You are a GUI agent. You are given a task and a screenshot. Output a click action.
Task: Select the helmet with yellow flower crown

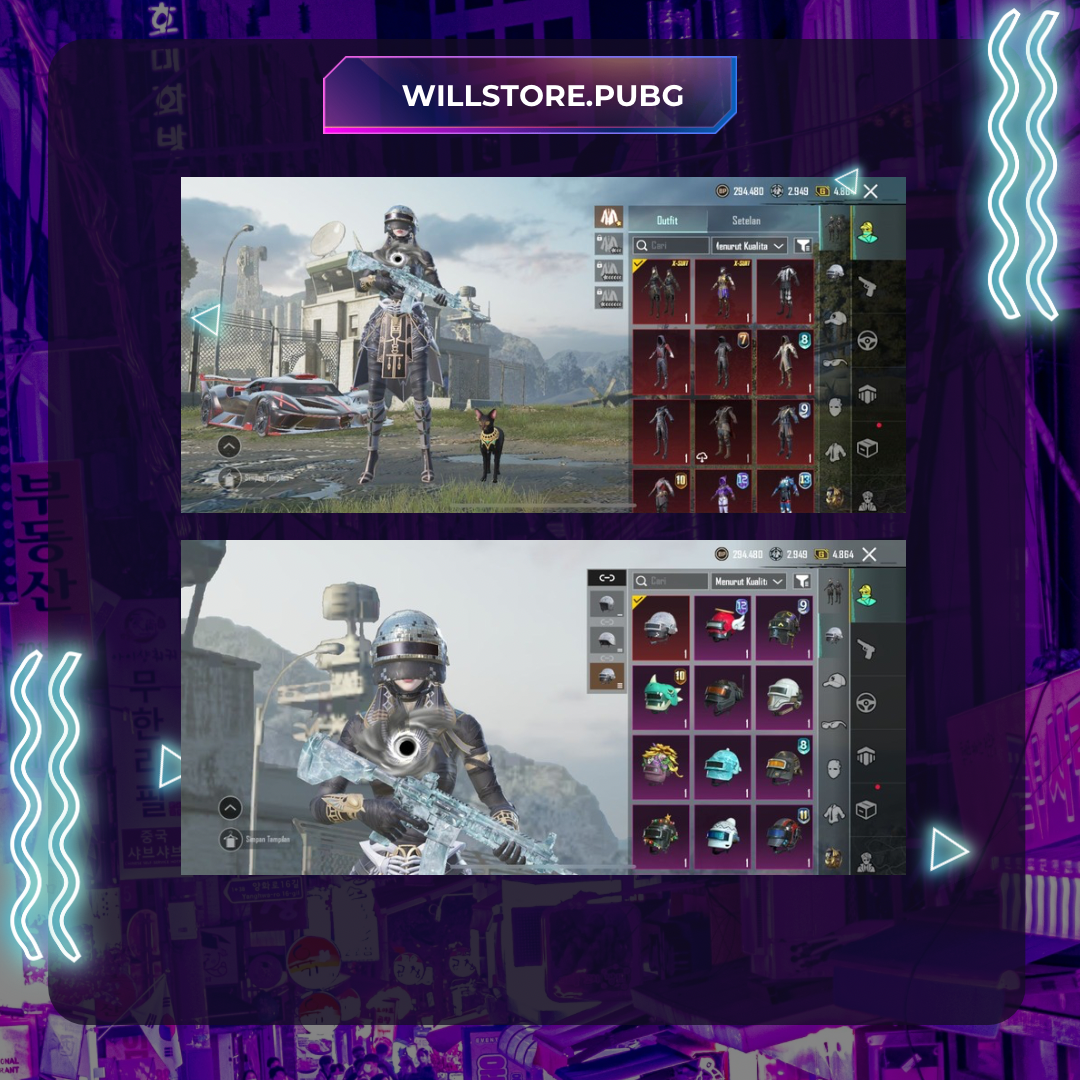point(660,768)
